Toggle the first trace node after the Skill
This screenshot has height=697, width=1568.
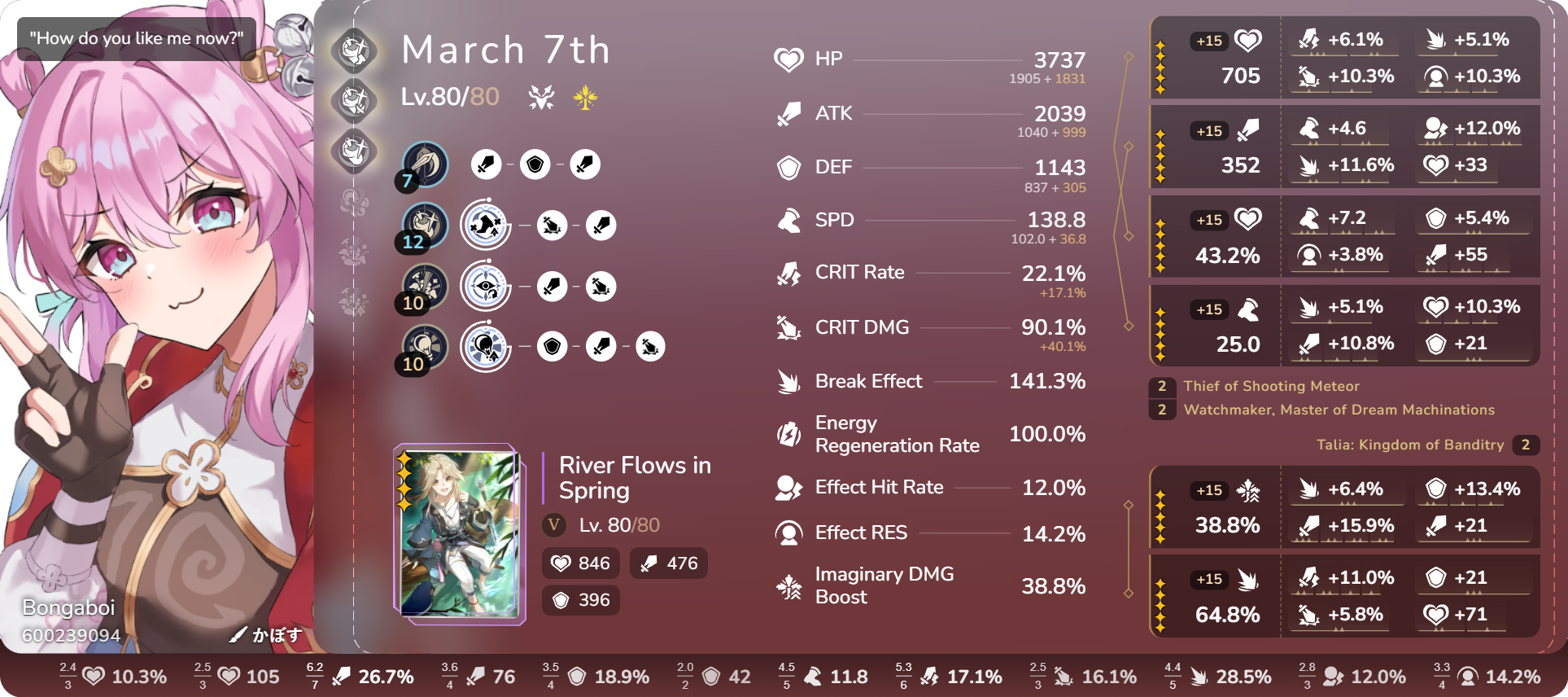[x=485, y=225]
